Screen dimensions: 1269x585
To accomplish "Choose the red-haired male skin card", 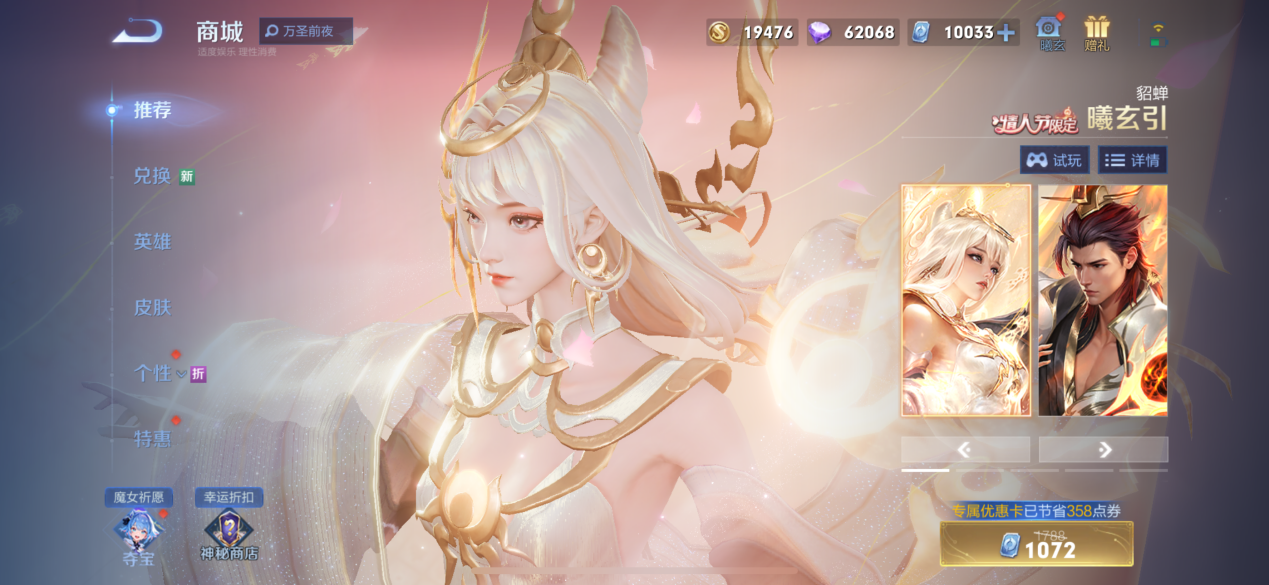I will click(1102, 300).
